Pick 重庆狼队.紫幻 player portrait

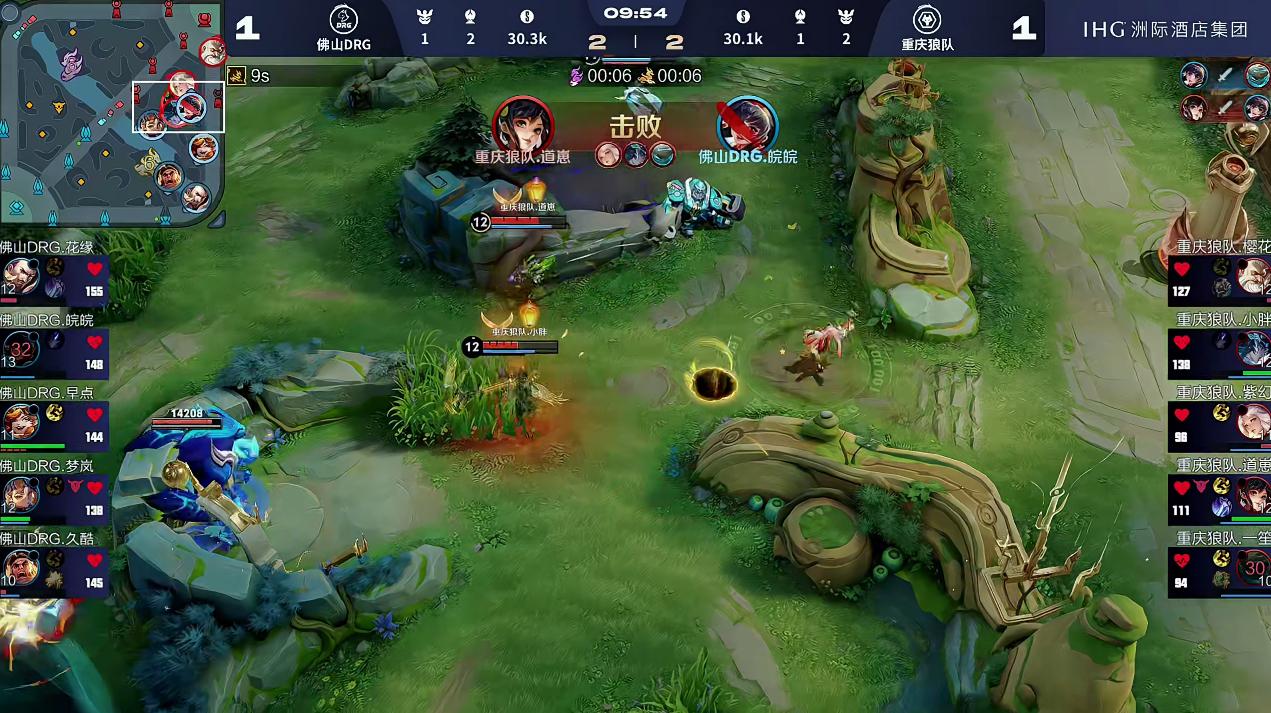click(x=1253, y=422)
